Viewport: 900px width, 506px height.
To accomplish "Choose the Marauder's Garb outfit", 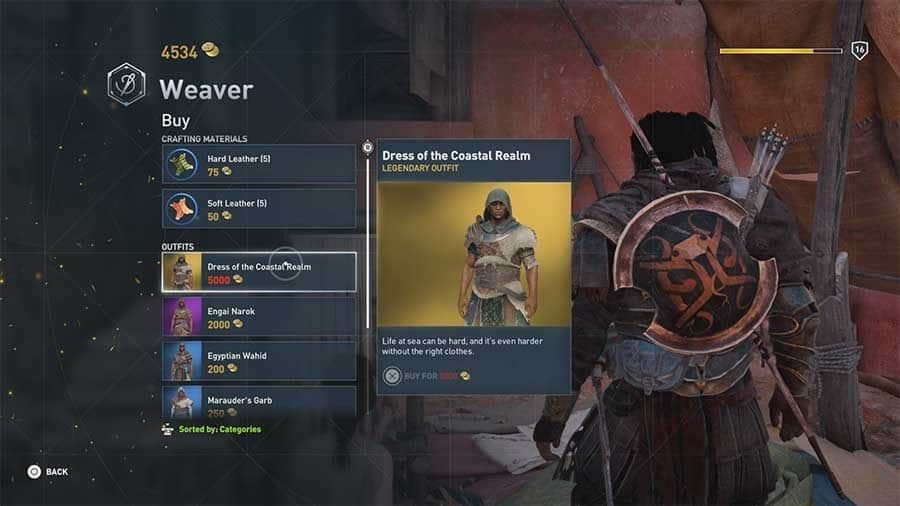I will (258, 402).
